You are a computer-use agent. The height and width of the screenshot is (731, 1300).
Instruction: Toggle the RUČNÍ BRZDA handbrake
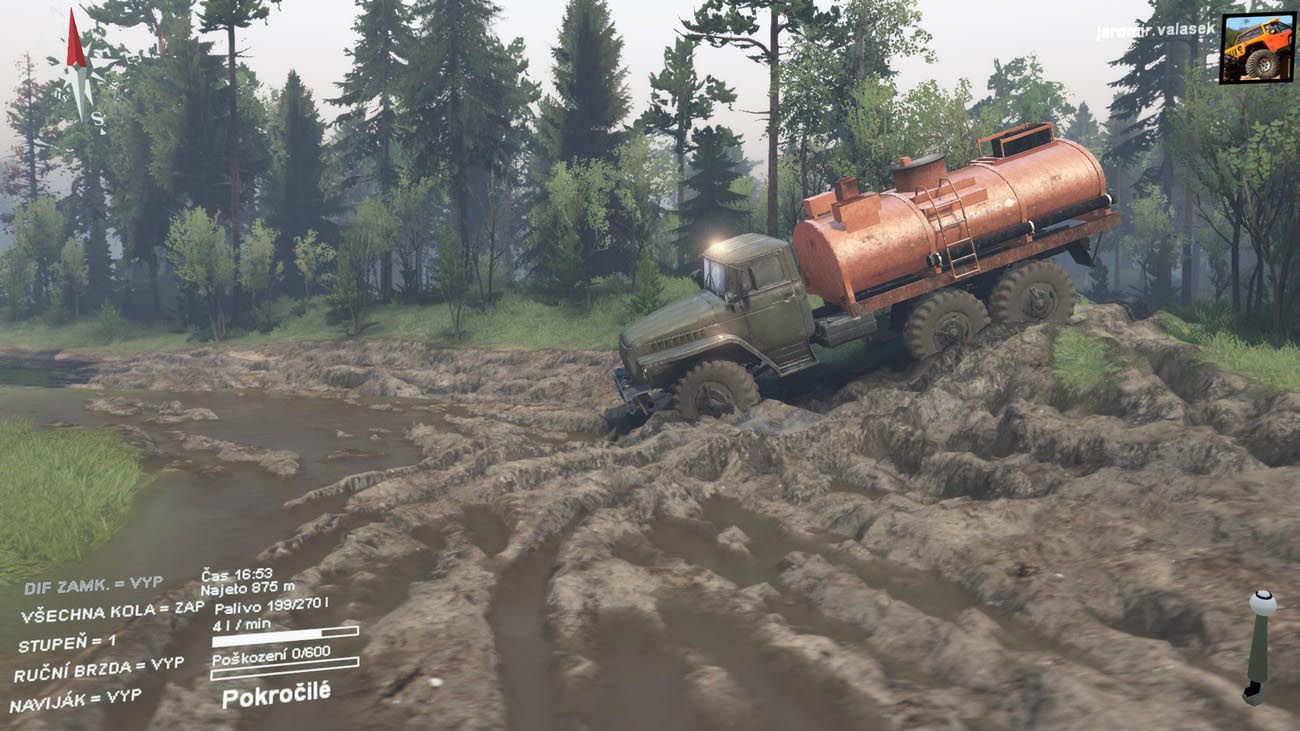(98, 669)
